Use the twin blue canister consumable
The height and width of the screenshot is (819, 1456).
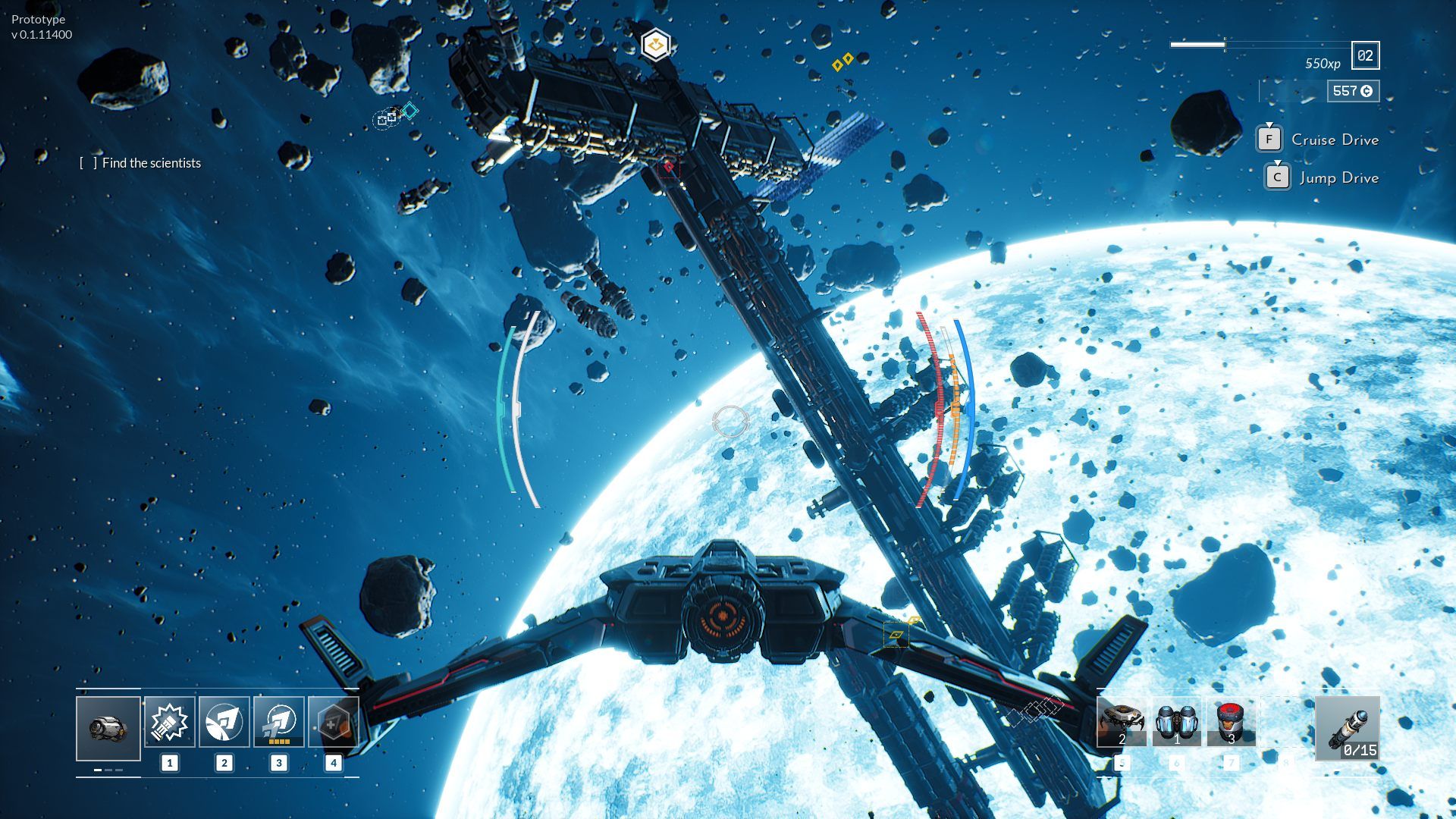tap(1177, 722)
